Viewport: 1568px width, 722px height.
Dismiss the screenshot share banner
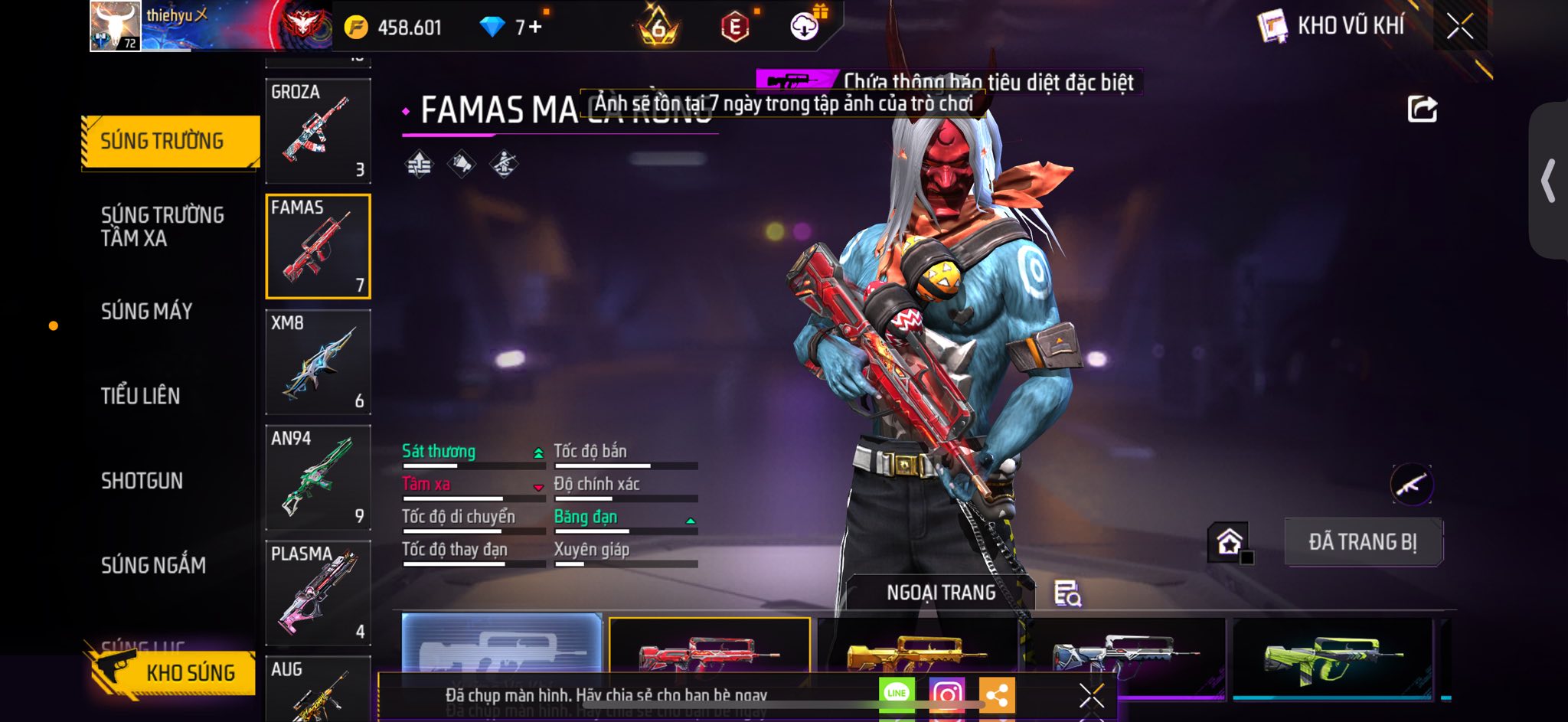point(1091,695)
